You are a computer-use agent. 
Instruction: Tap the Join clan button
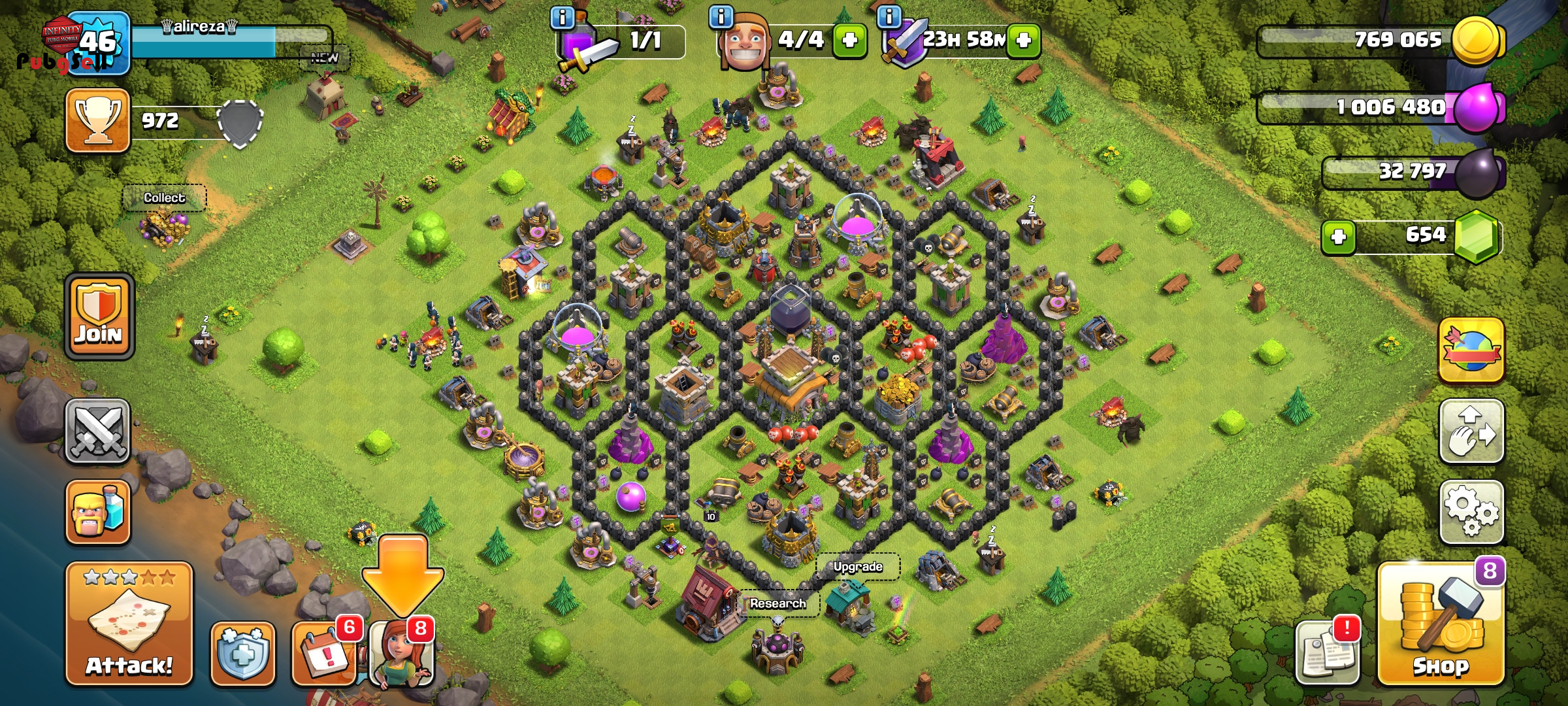coord(99,316)
